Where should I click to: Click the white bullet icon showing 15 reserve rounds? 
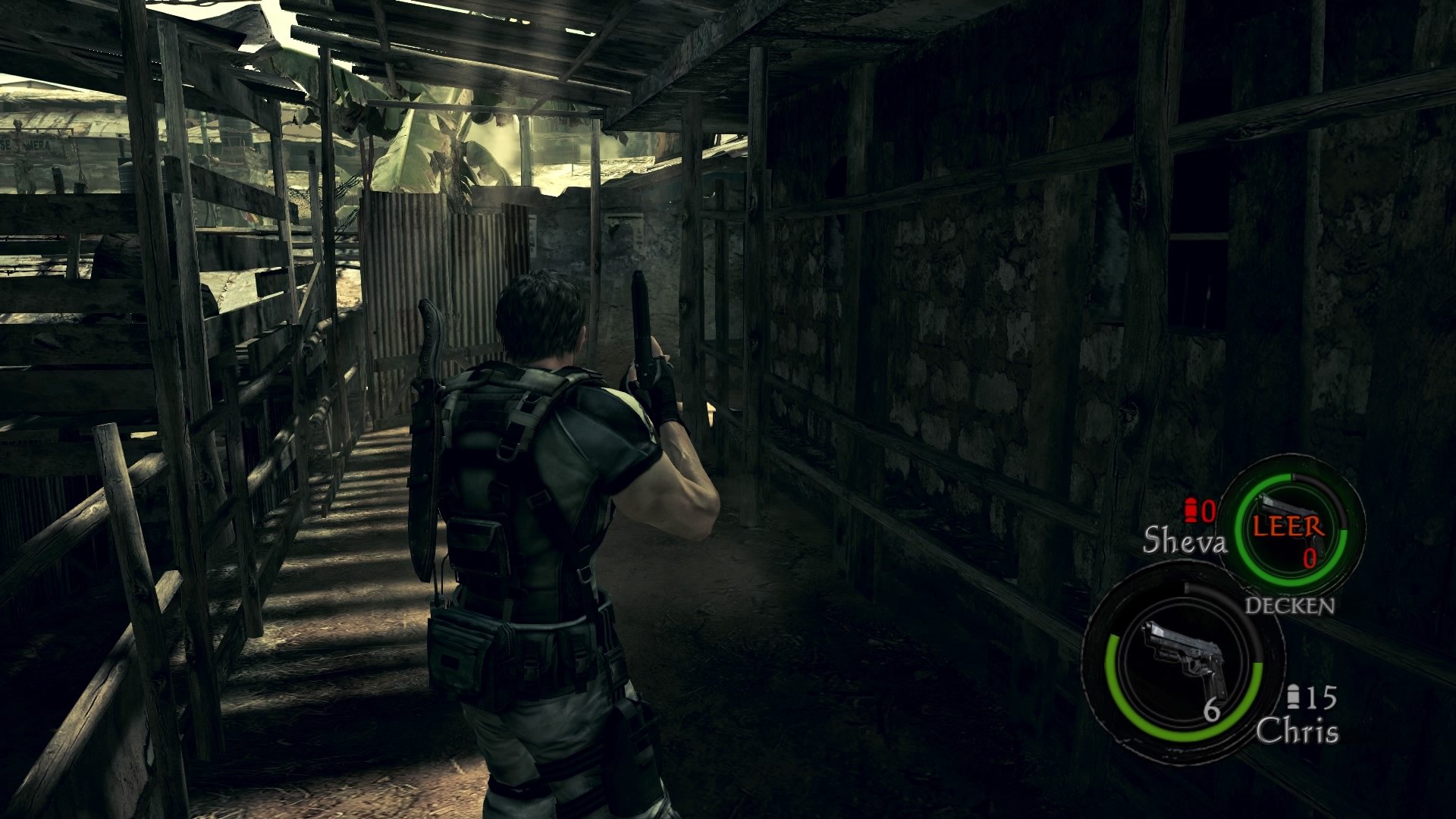(x=1293, y=696)
